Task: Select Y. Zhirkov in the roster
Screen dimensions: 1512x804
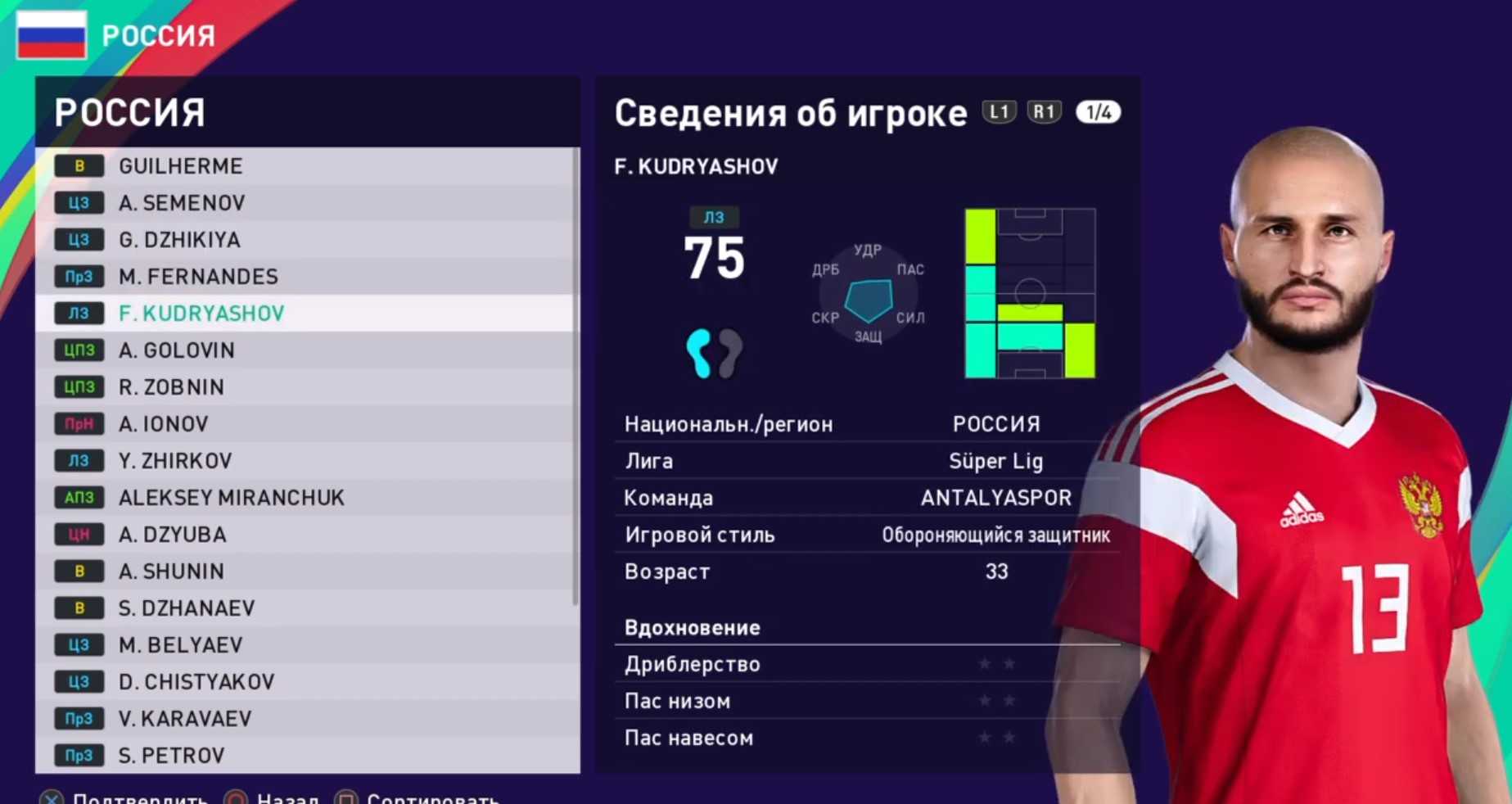Action: (175, 461)
